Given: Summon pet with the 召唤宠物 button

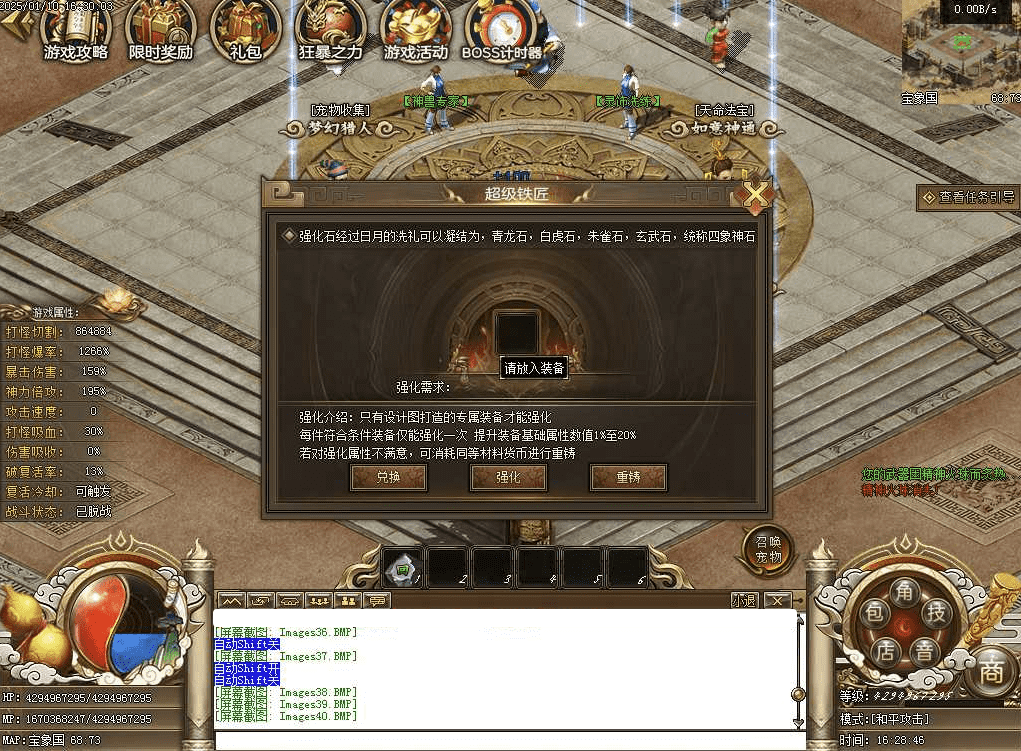Looking at the screenshot, I should coord(766,550).
